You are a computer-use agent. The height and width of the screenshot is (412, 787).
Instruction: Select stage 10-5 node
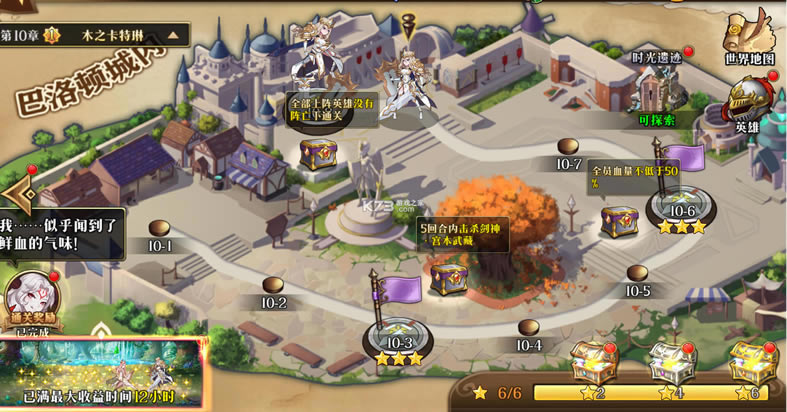click(x=637, y=277)
